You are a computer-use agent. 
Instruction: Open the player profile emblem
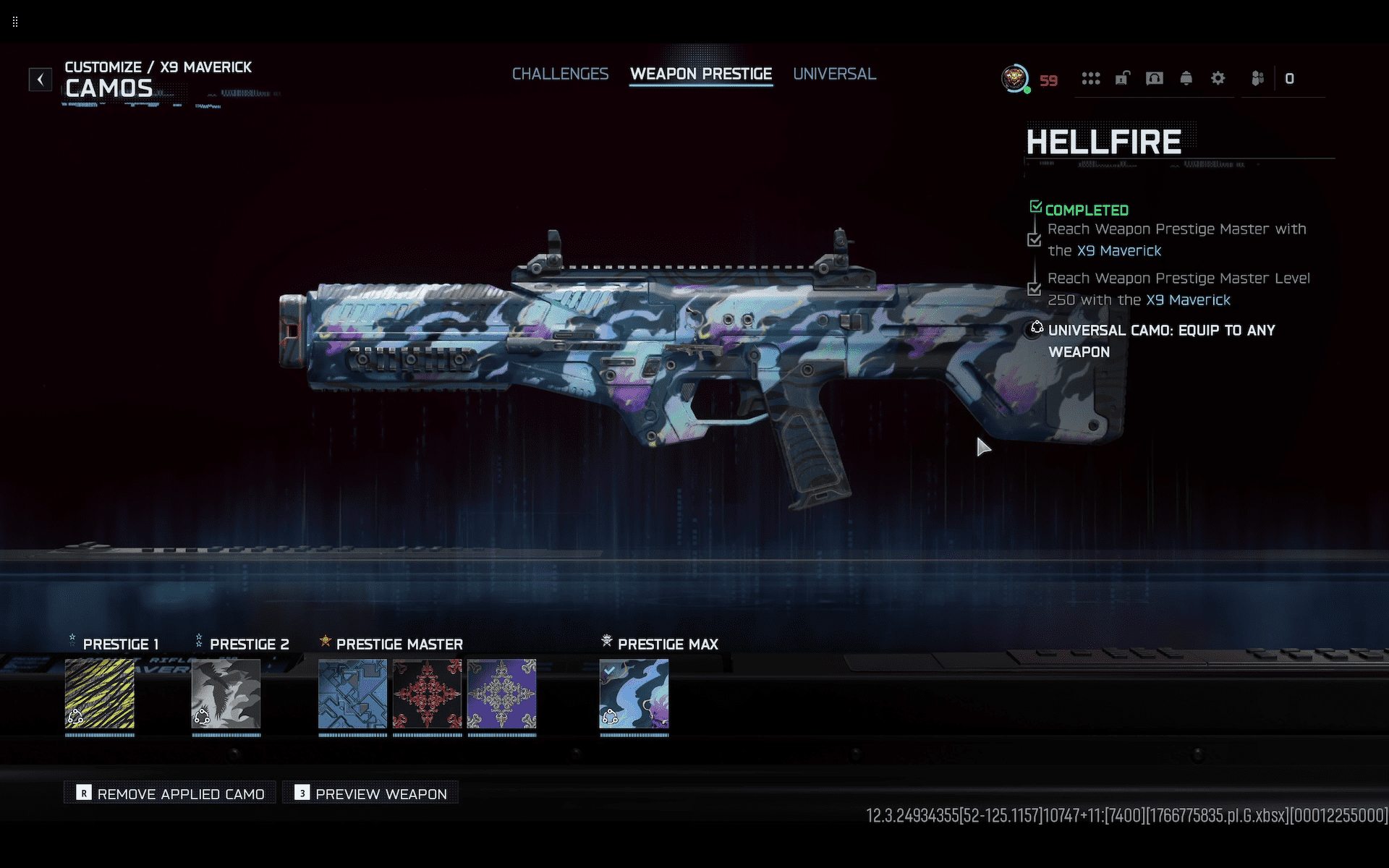click(1015, 78)
